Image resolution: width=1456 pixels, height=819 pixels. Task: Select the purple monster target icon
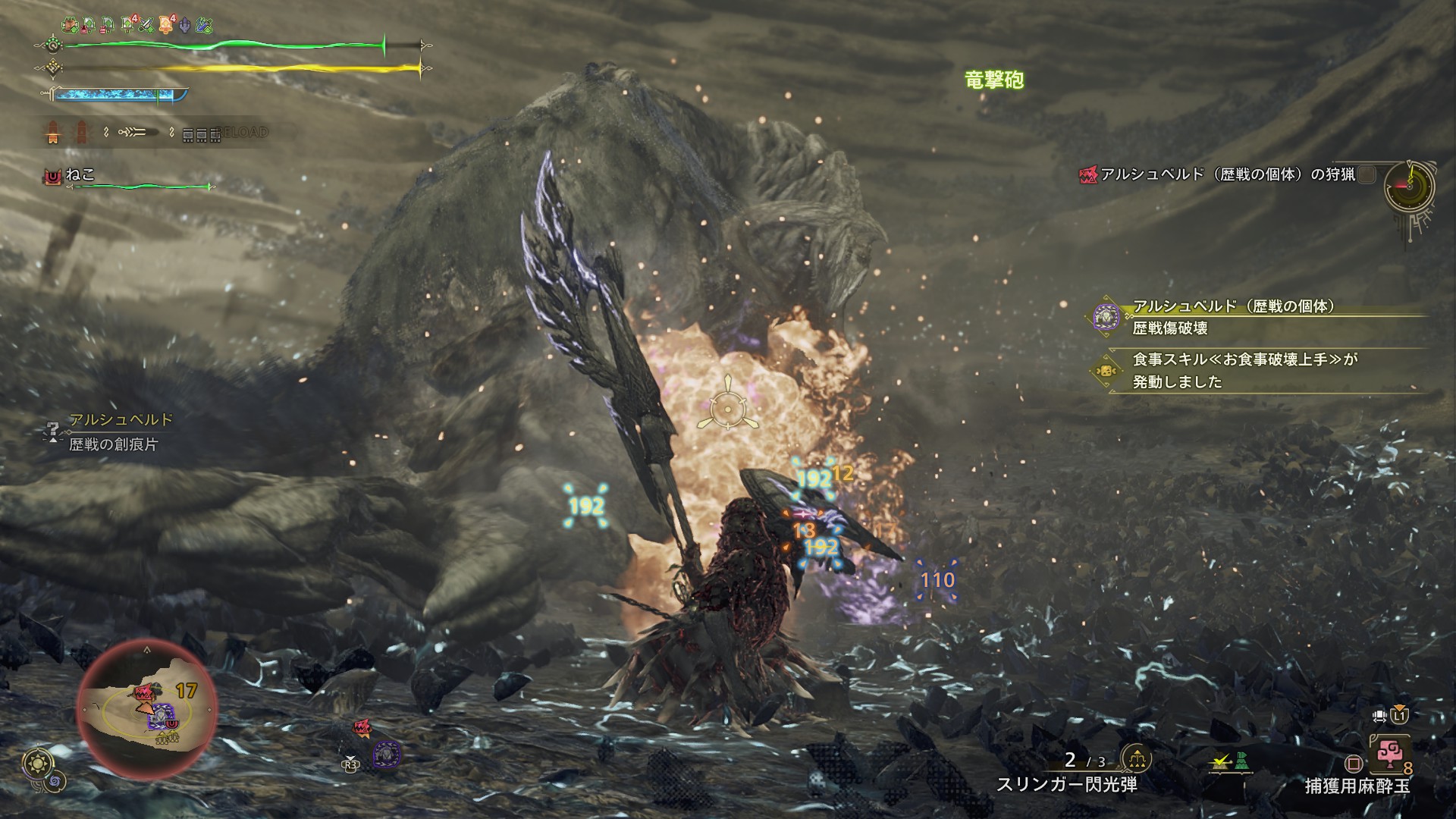[386, 754]
